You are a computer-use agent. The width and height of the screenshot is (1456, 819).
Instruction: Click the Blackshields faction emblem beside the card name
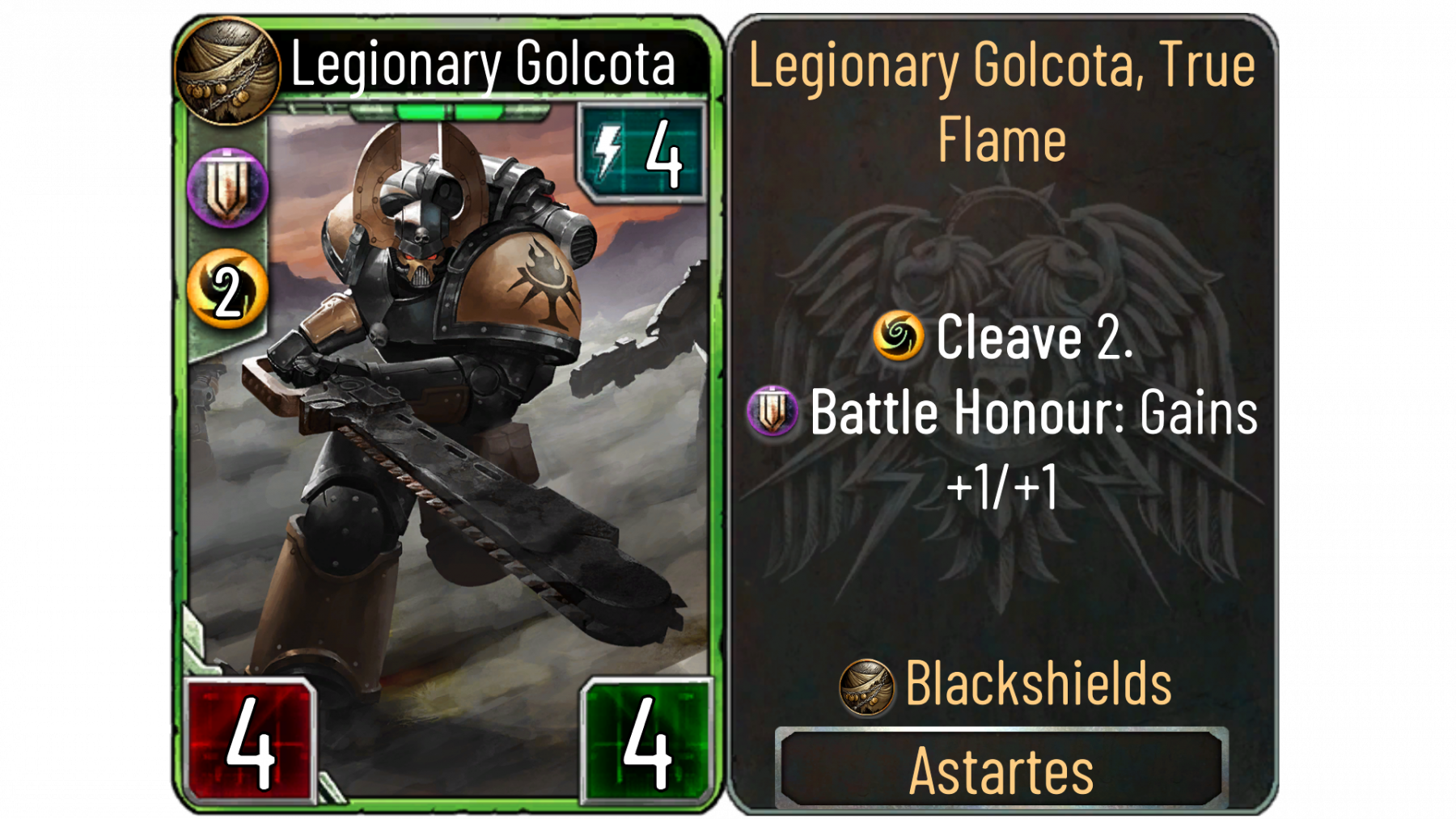[228, 71]
